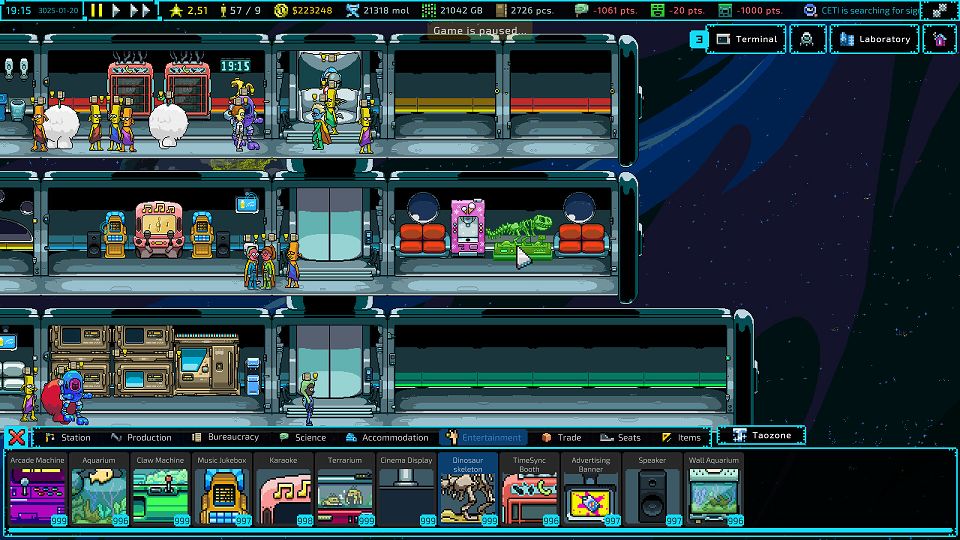960x540 pixels.
Task: Click the house icon button
Action: tap(938, 39)
